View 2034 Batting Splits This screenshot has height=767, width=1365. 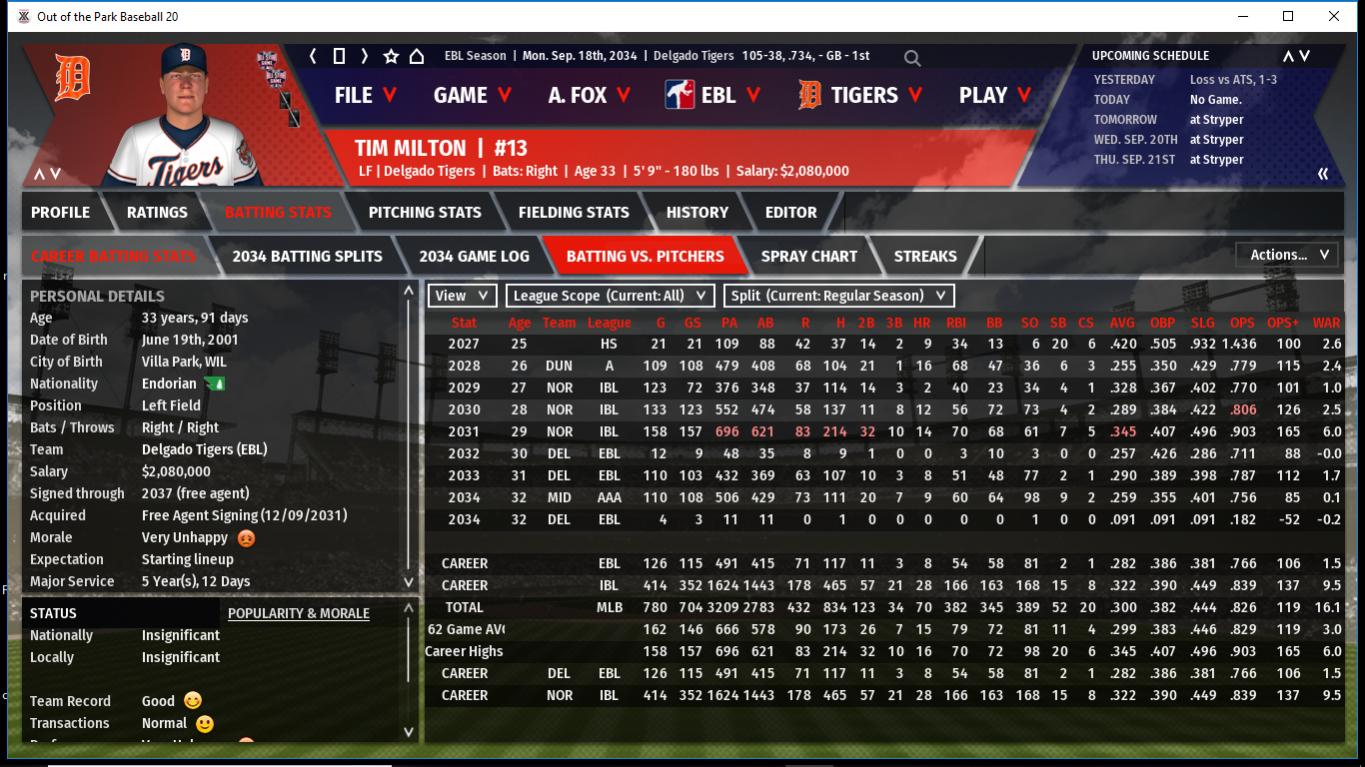coord(307,256)
